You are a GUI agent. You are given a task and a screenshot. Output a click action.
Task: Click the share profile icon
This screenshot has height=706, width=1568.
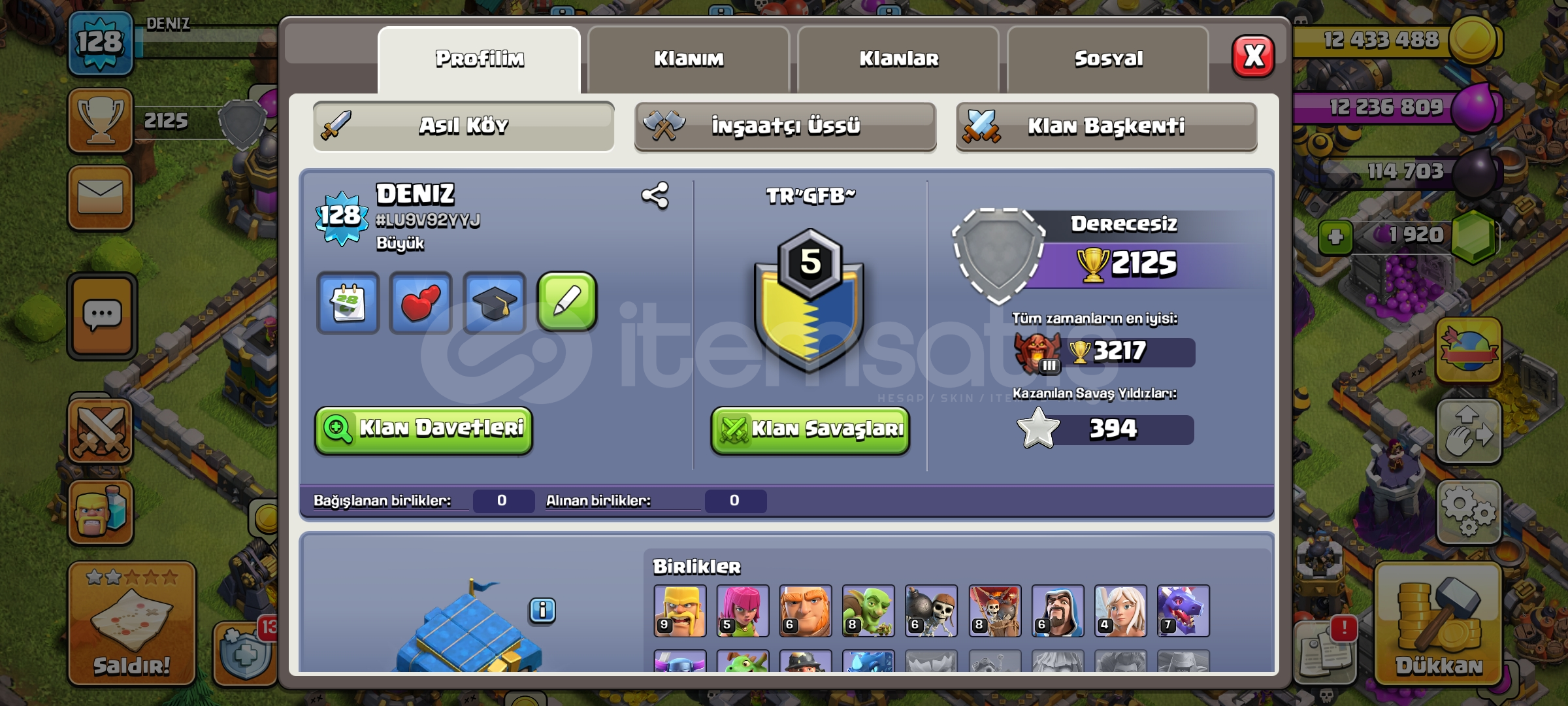click(656, 195)
